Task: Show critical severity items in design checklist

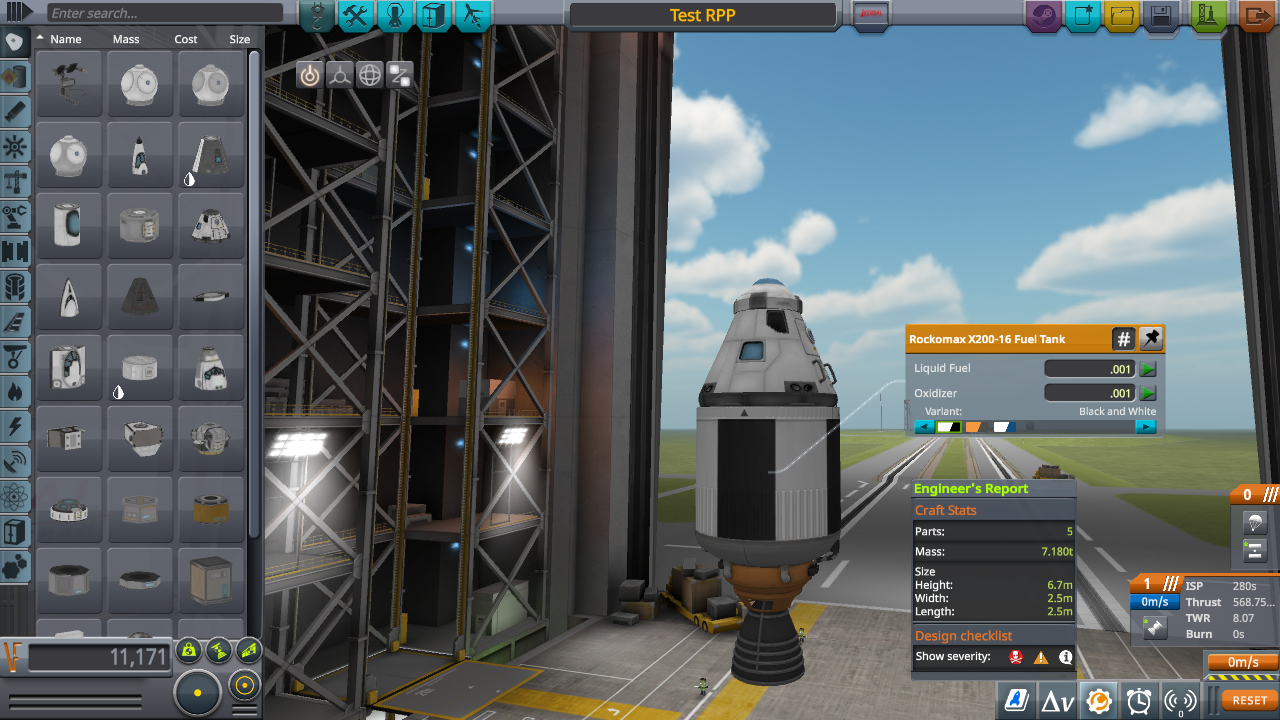Action: coord(1017,657)
